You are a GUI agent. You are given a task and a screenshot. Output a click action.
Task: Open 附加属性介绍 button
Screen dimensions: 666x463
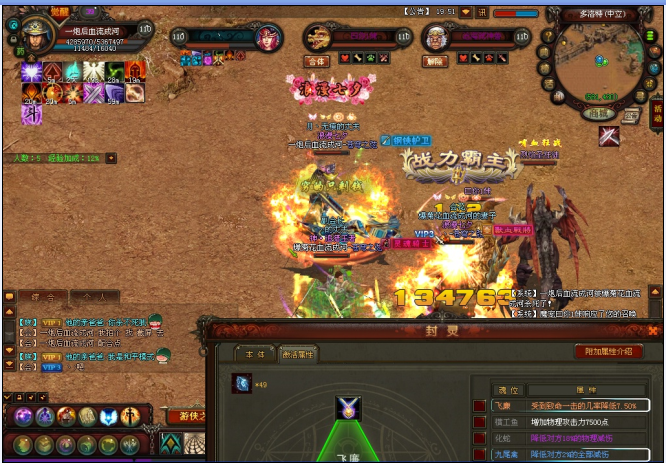(x=608, y=351)
